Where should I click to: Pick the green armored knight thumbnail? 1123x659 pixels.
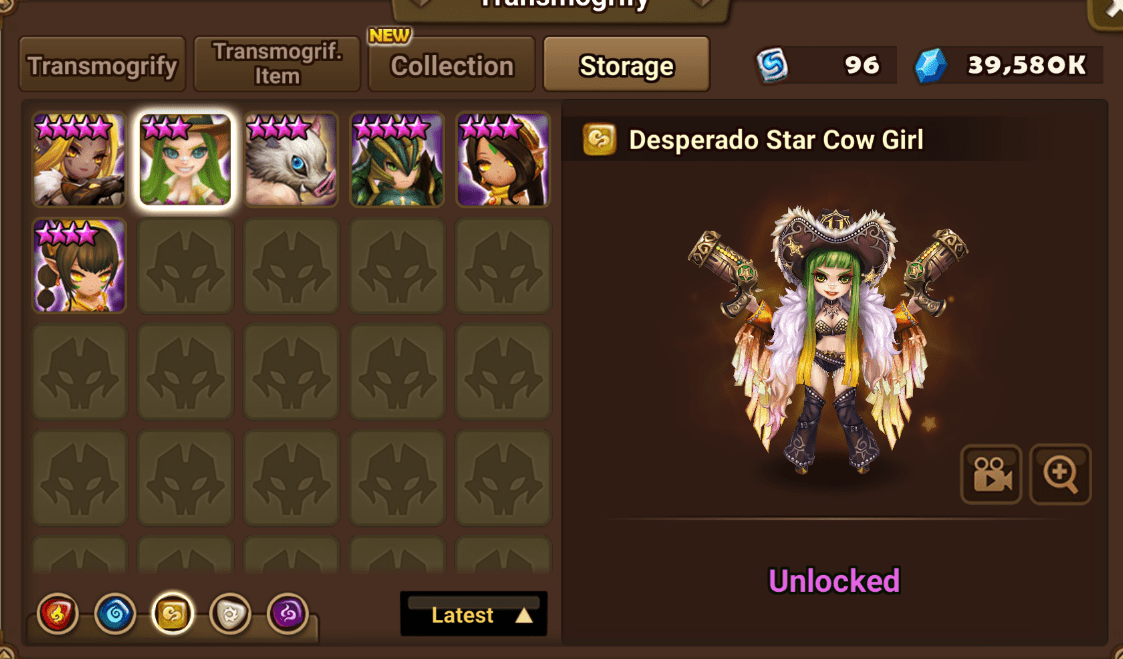click(397, 160)
